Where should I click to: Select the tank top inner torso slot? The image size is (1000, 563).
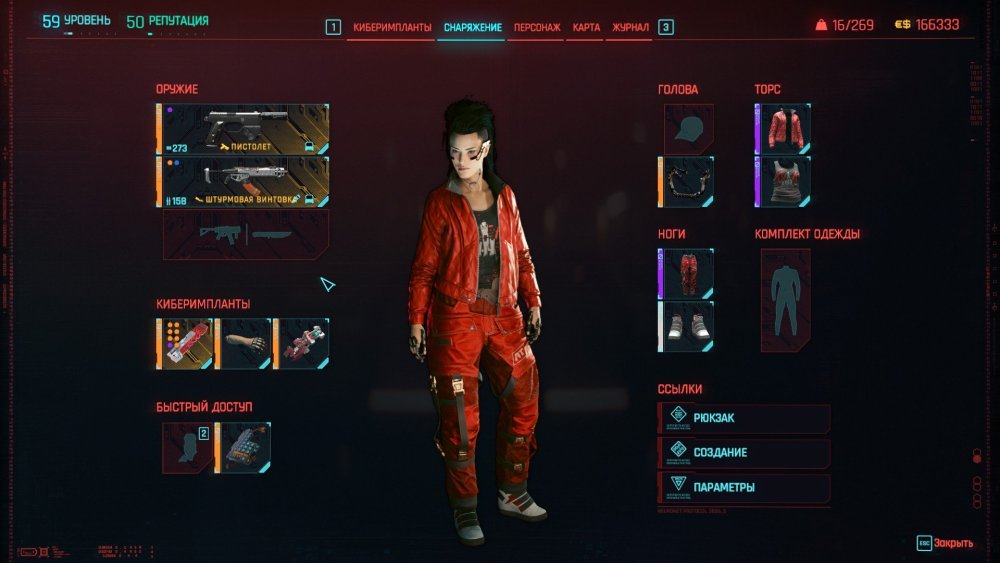coord(784,181)
